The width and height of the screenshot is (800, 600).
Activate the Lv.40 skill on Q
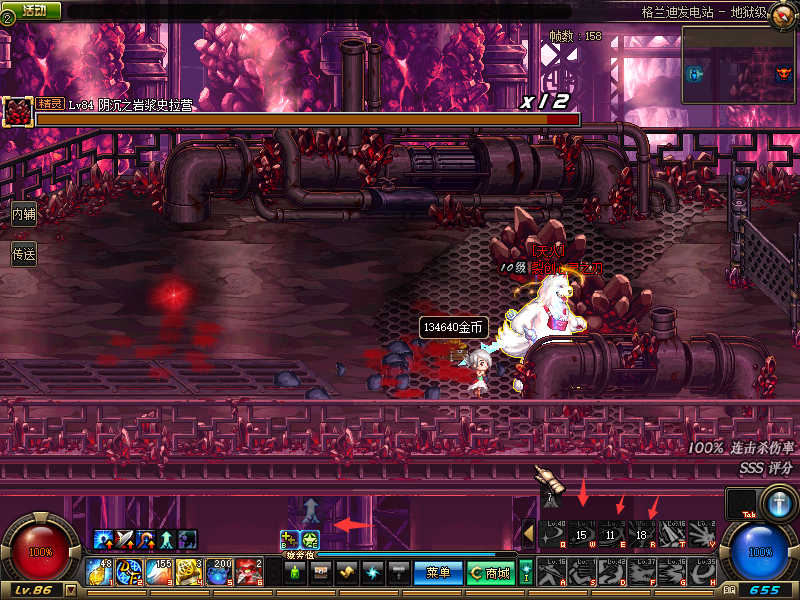552,534
